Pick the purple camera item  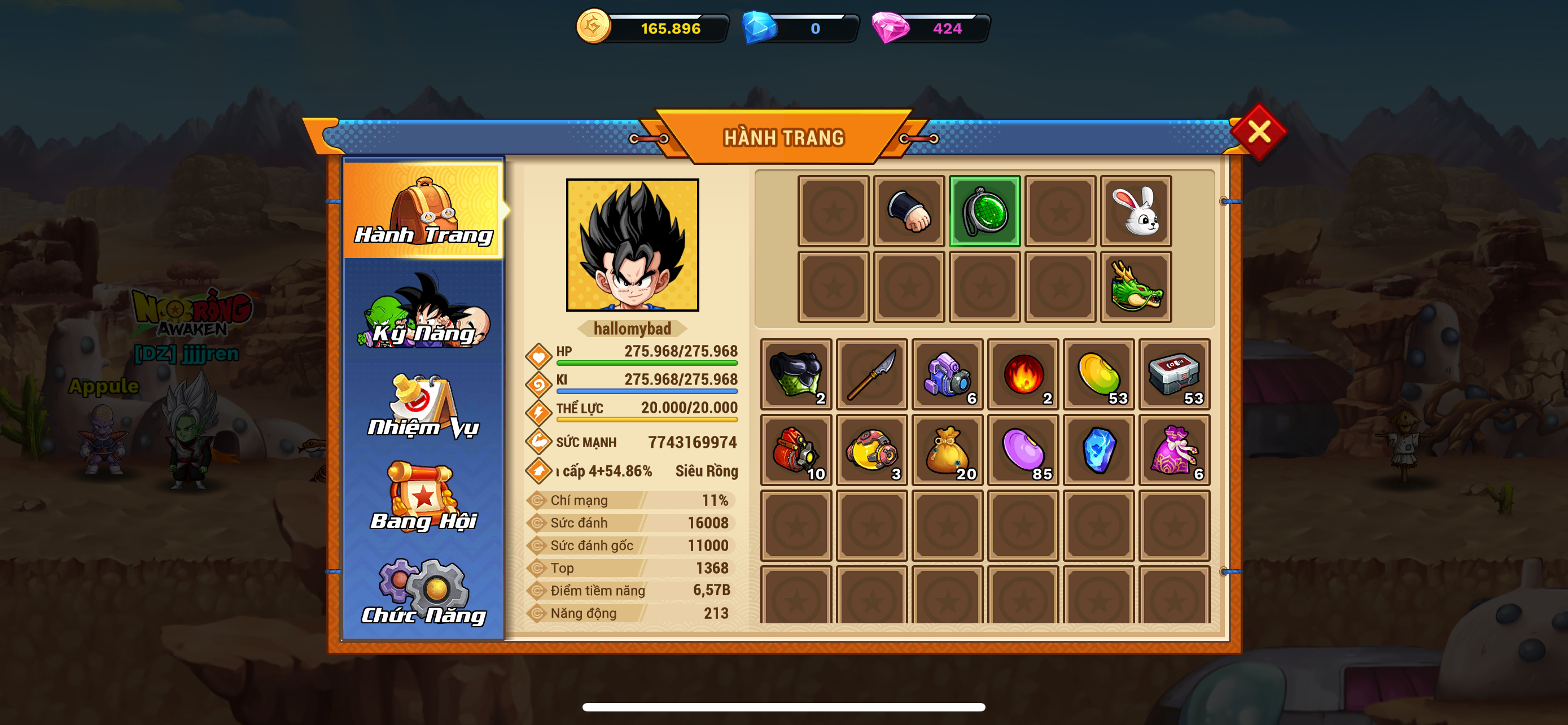click(x=947, y=374)
